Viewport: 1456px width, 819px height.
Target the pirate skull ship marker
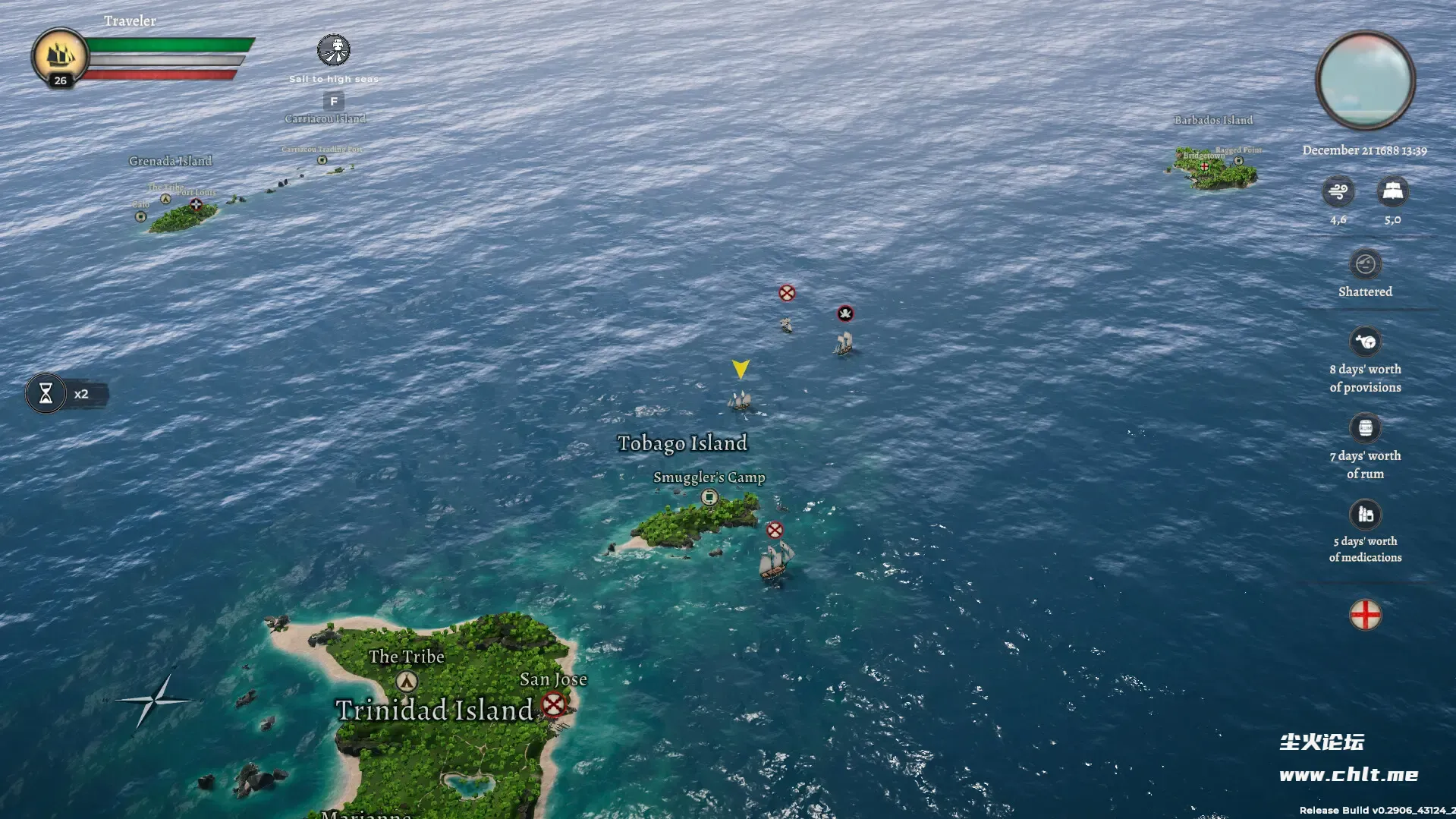click(845, 313)
